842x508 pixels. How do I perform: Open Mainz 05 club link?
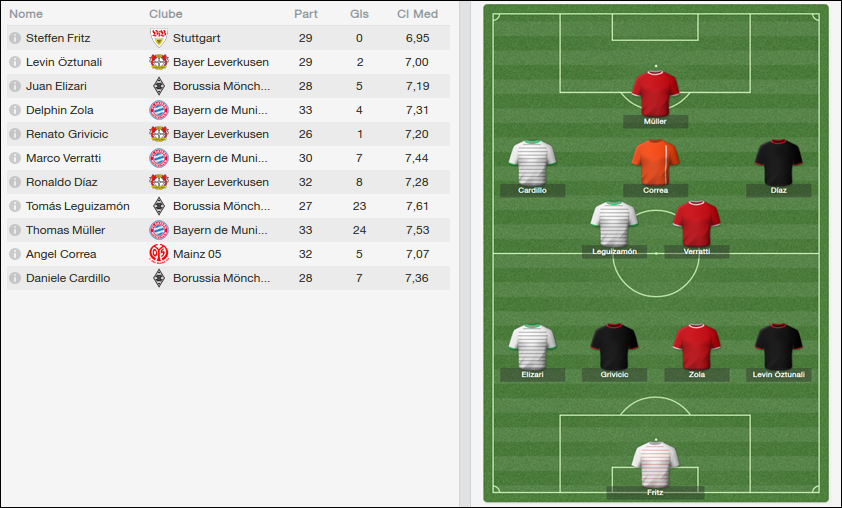coord(197,254)
